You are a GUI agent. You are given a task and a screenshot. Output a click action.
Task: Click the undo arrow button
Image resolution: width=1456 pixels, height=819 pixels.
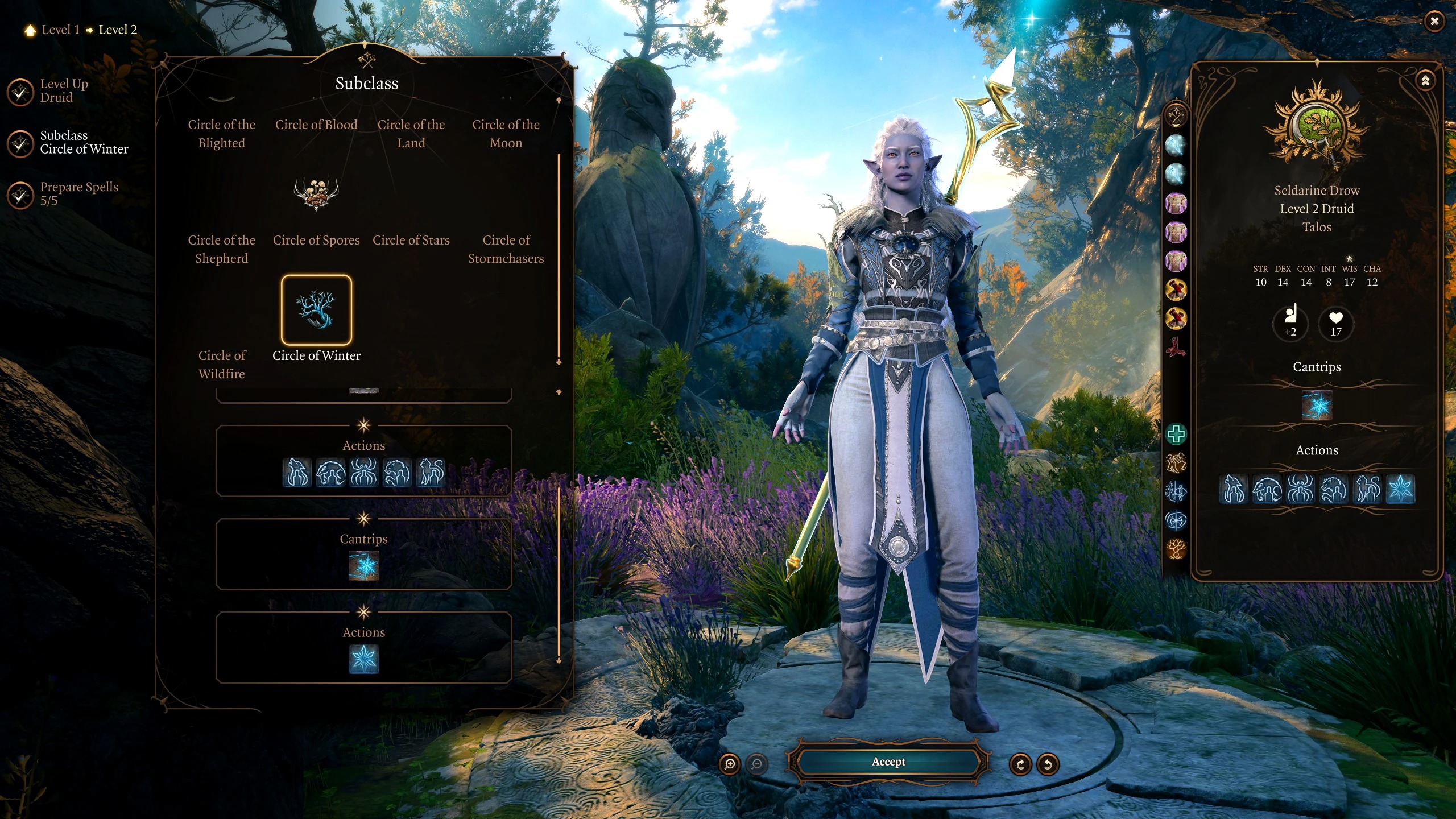(x=1048, y=764)
